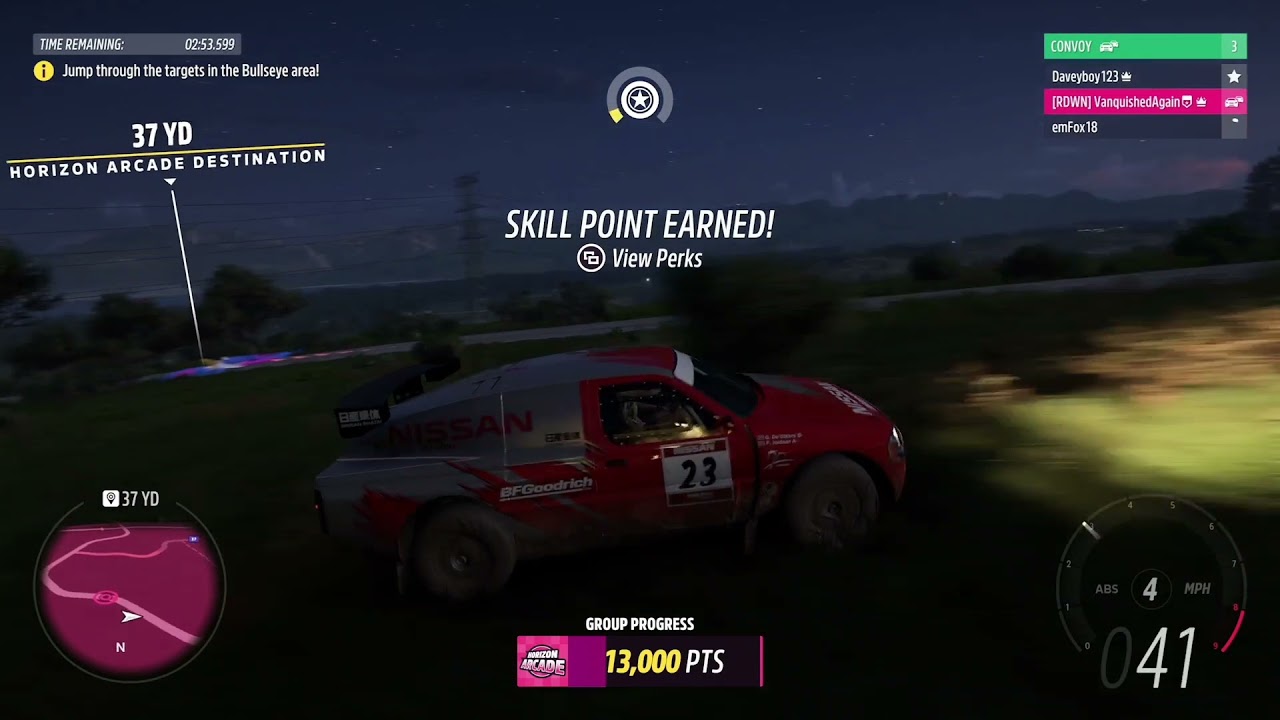Click the car icon next to VanquishedAgain

(1233, 101)
